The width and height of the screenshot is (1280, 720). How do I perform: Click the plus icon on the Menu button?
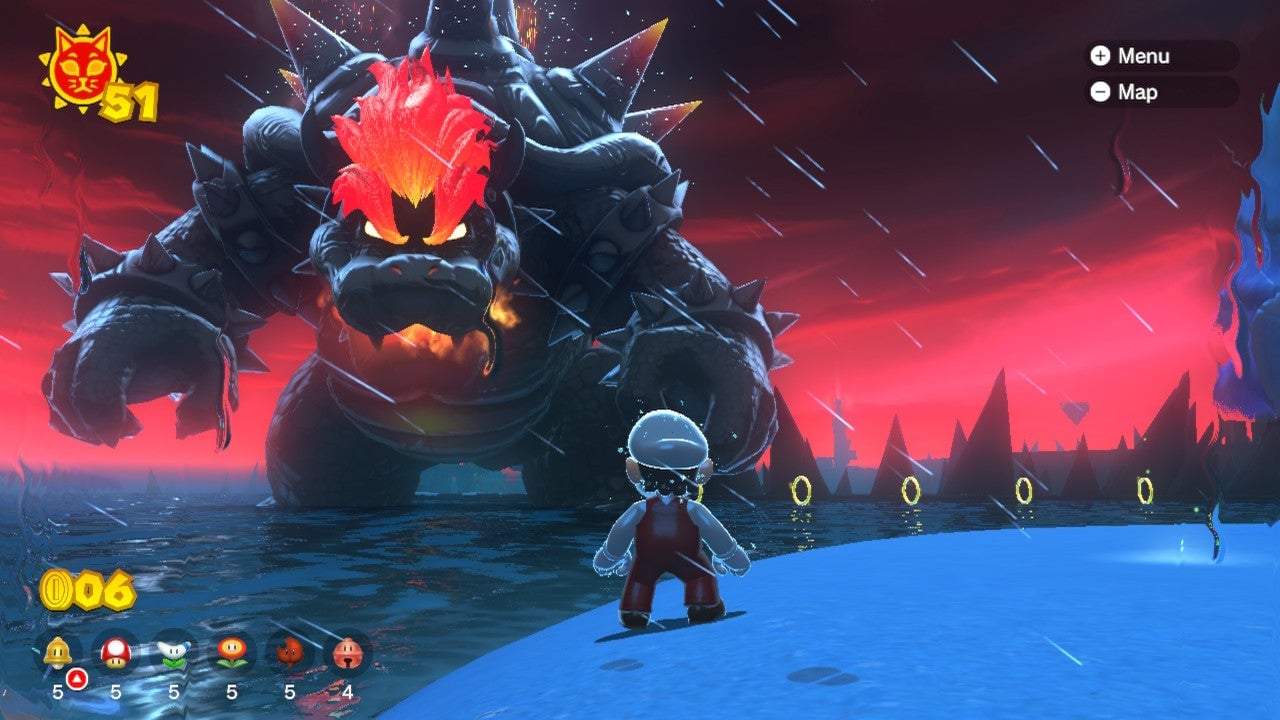[x=1100, y=57]
